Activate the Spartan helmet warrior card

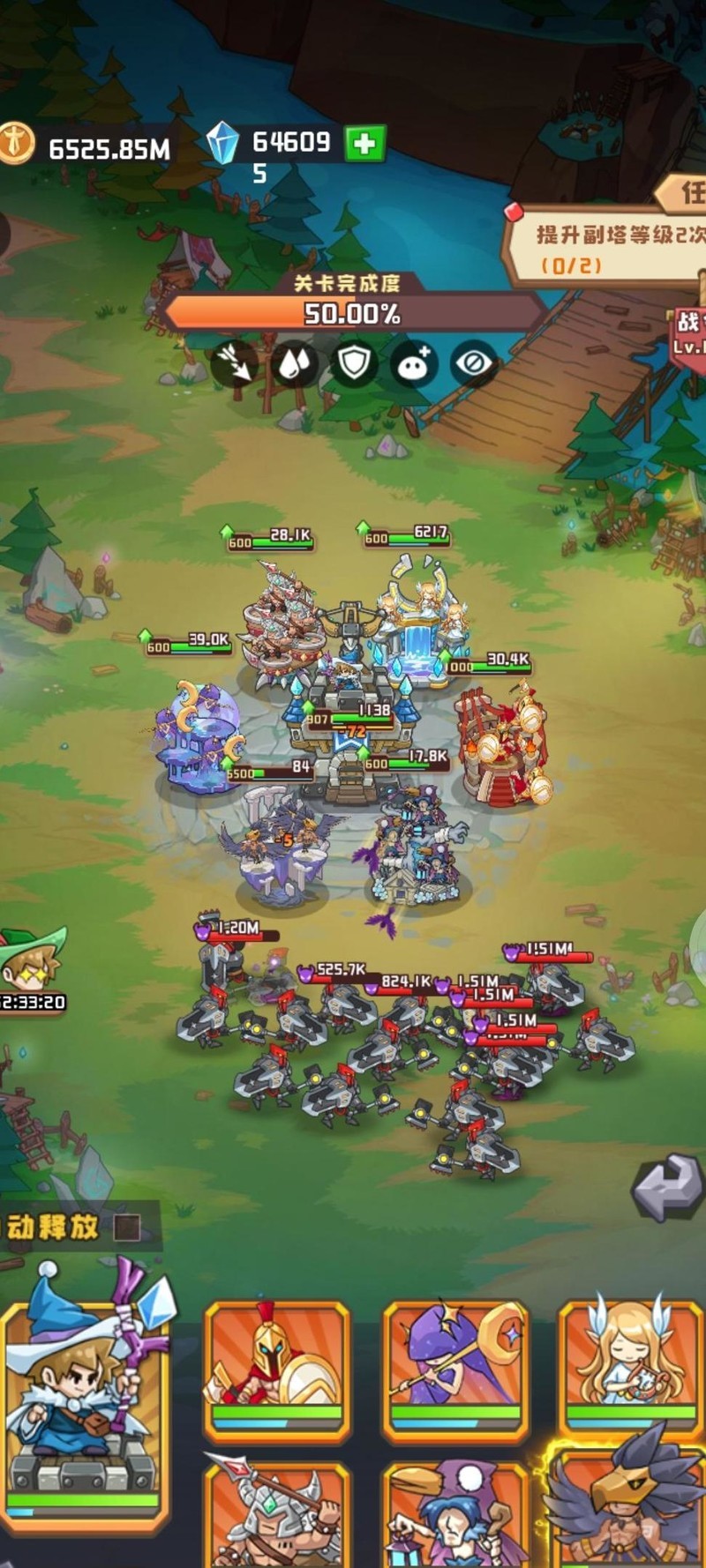[x=277, y=1369]
